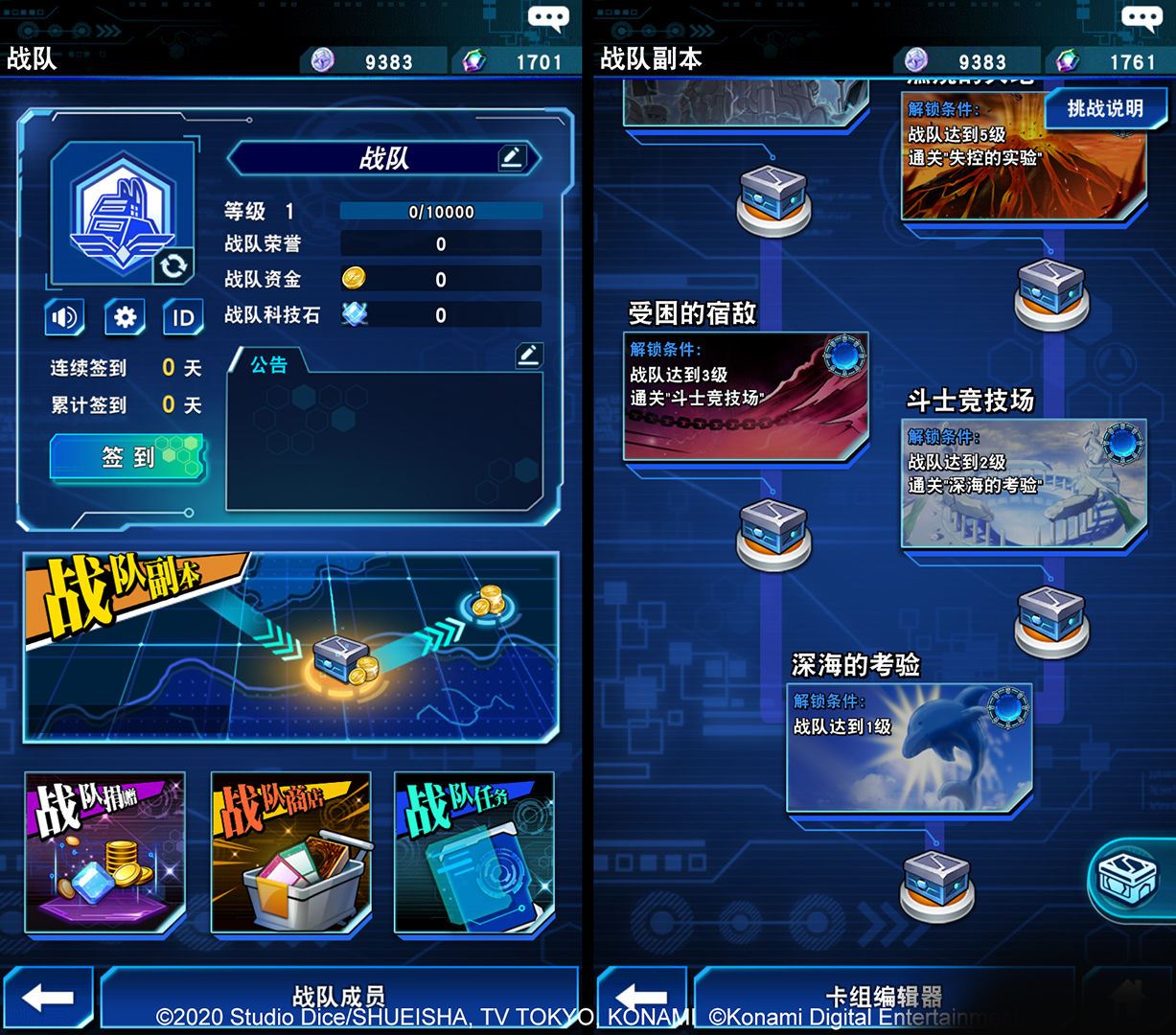The image size is (1176, 1035).
Task: Go back with left screen arrow button
Action: (47, 998)
